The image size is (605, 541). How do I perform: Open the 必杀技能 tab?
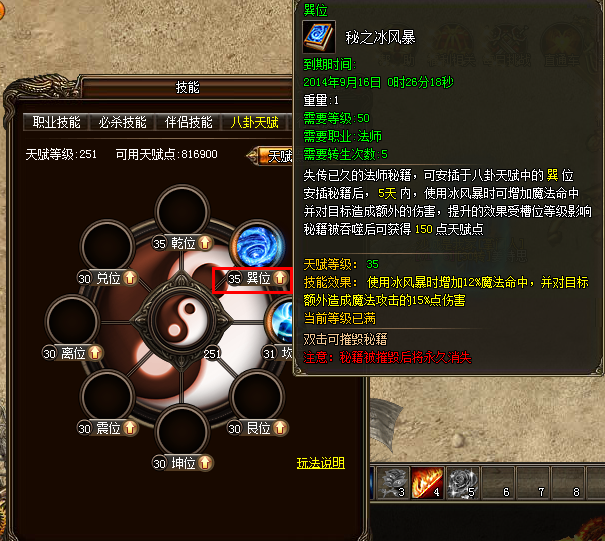coord(122,123)
